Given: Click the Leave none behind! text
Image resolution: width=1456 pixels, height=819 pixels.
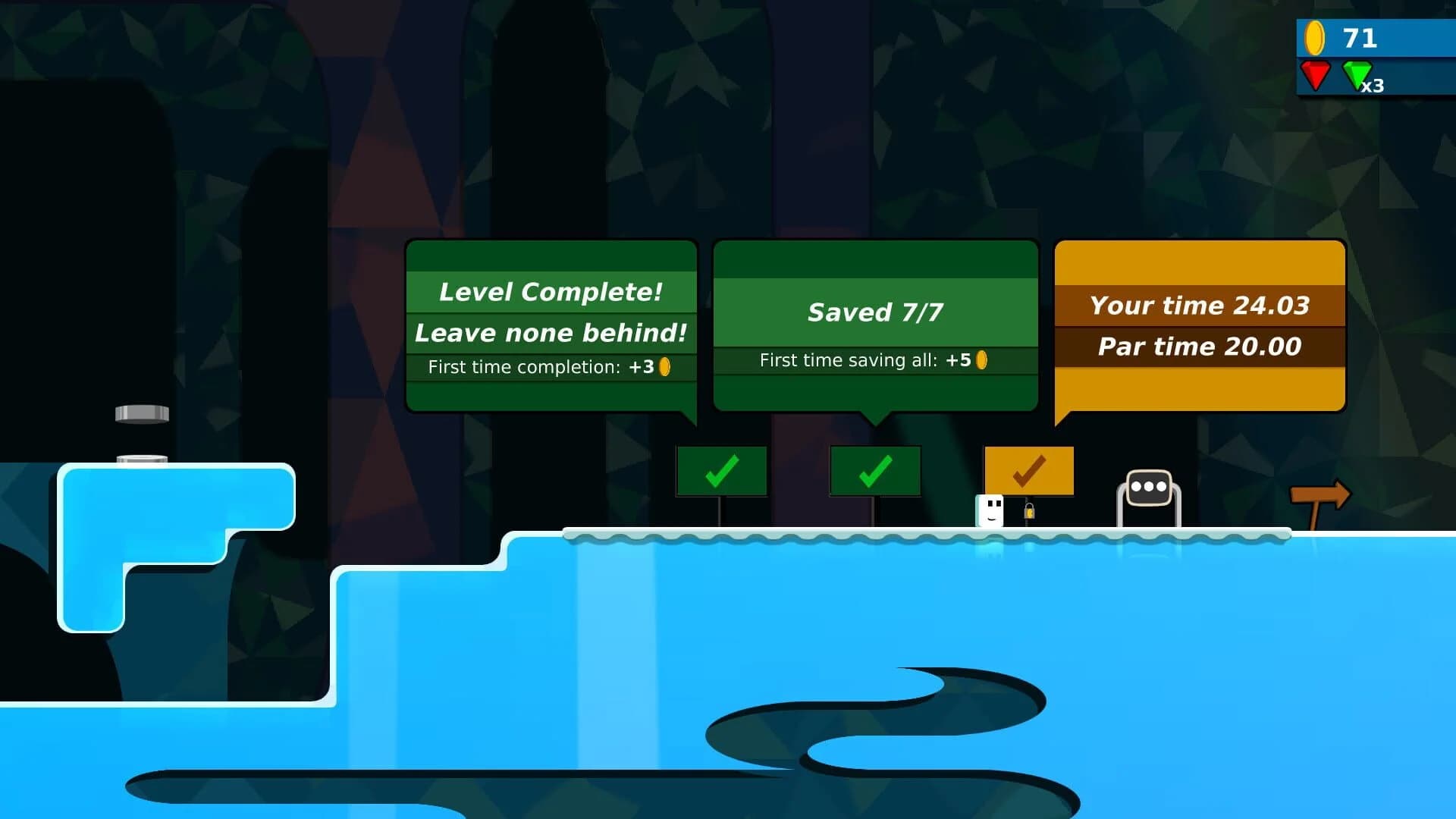Looking at the screenshot, I should click(x=551, y=332).
